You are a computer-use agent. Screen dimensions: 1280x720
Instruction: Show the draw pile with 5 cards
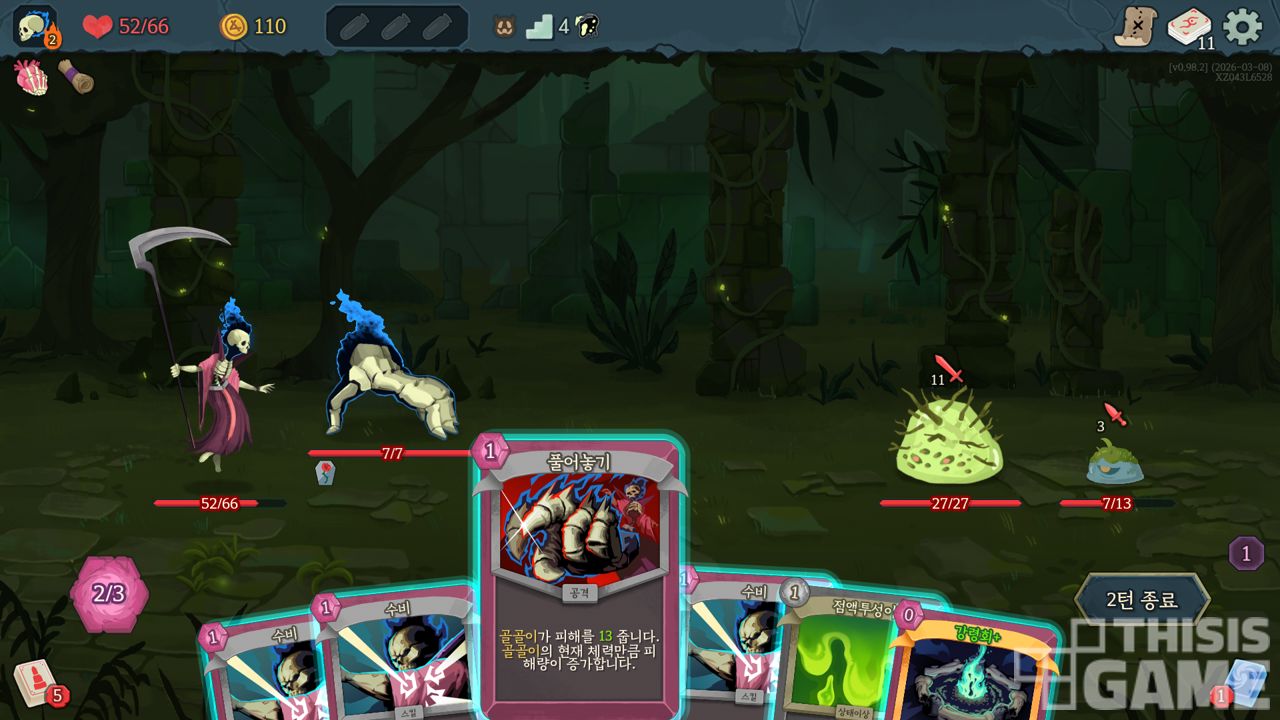[37, 685]
